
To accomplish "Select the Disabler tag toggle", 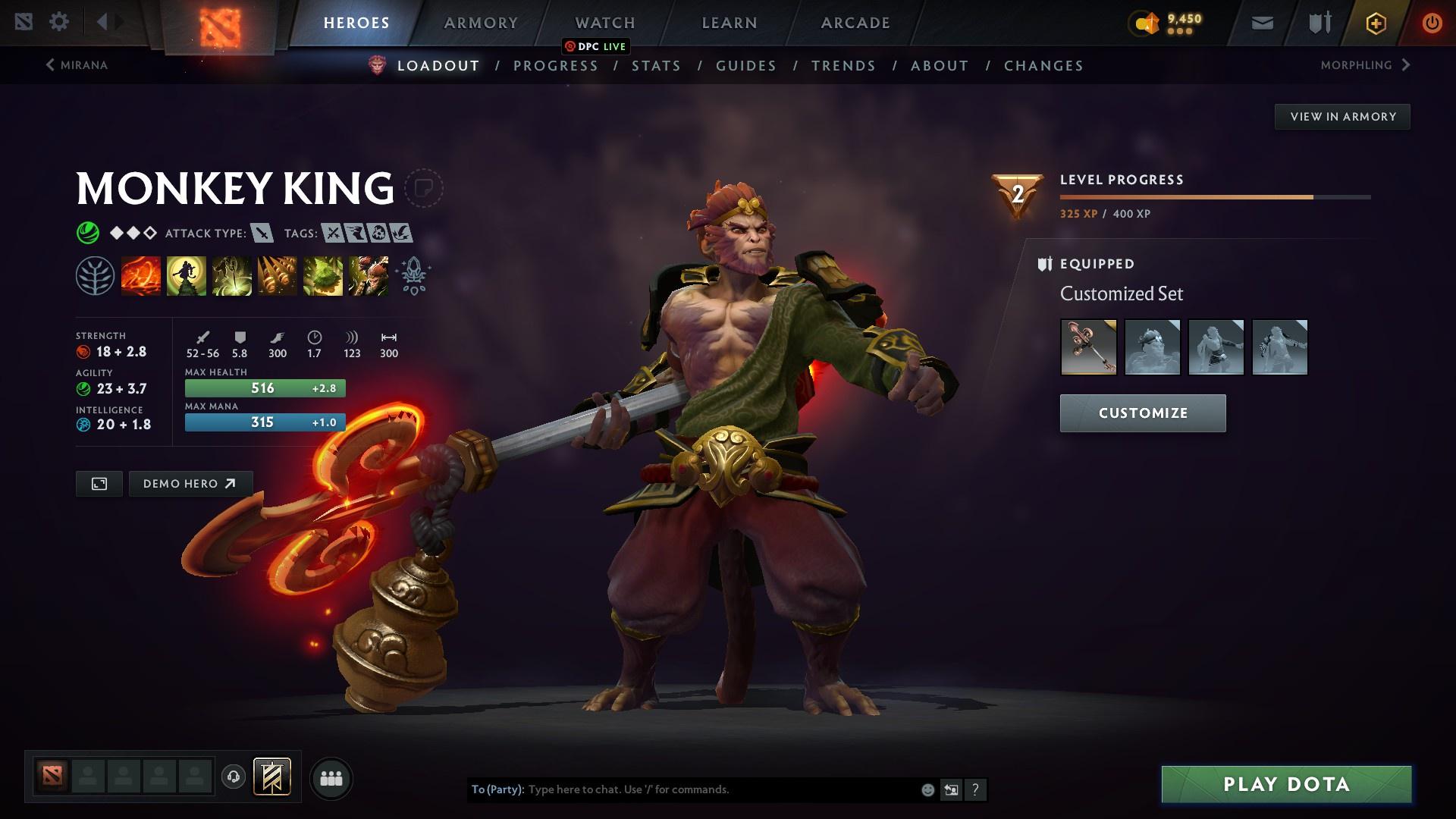I will point(377,234).
